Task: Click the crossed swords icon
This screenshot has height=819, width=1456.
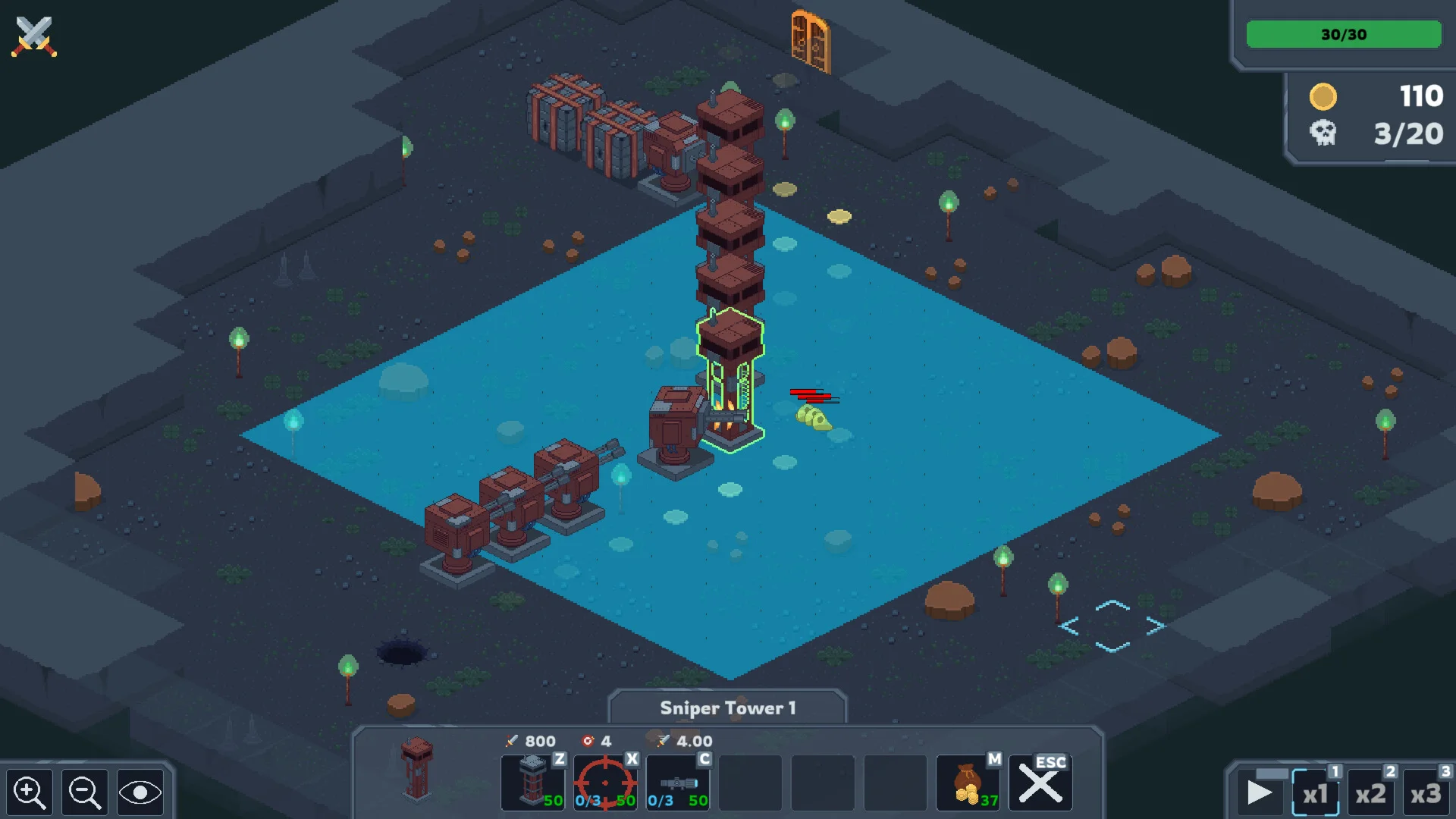Action: click(x=33, y=36)
